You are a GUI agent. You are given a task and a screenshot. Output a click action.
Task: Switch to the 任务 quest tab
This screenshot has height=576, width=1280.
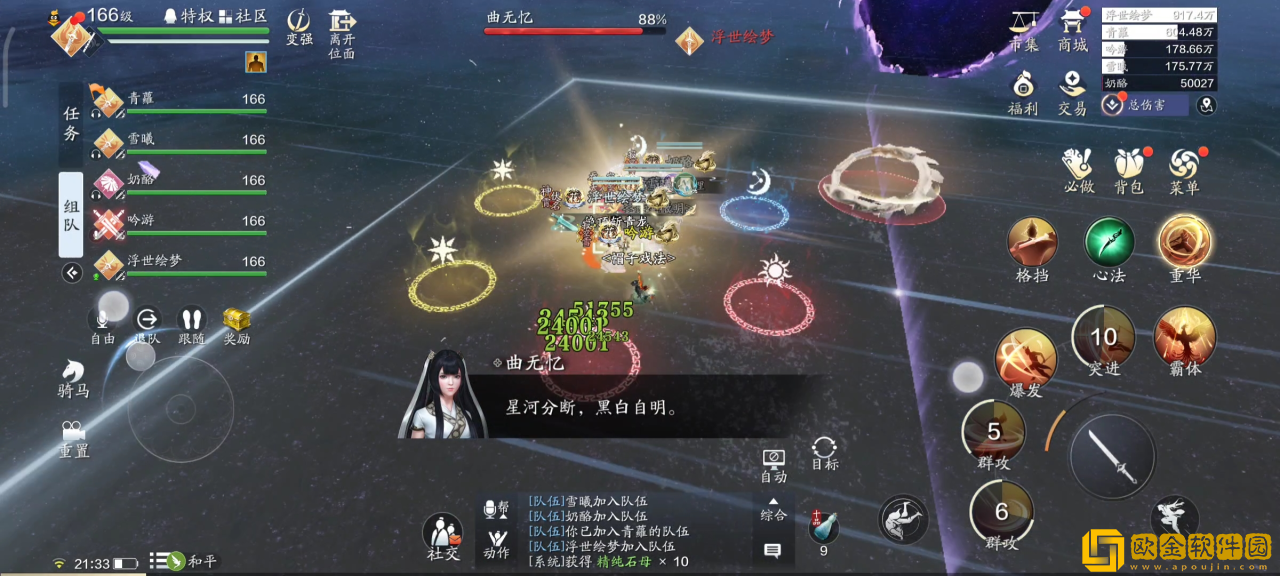click(71, 124)
